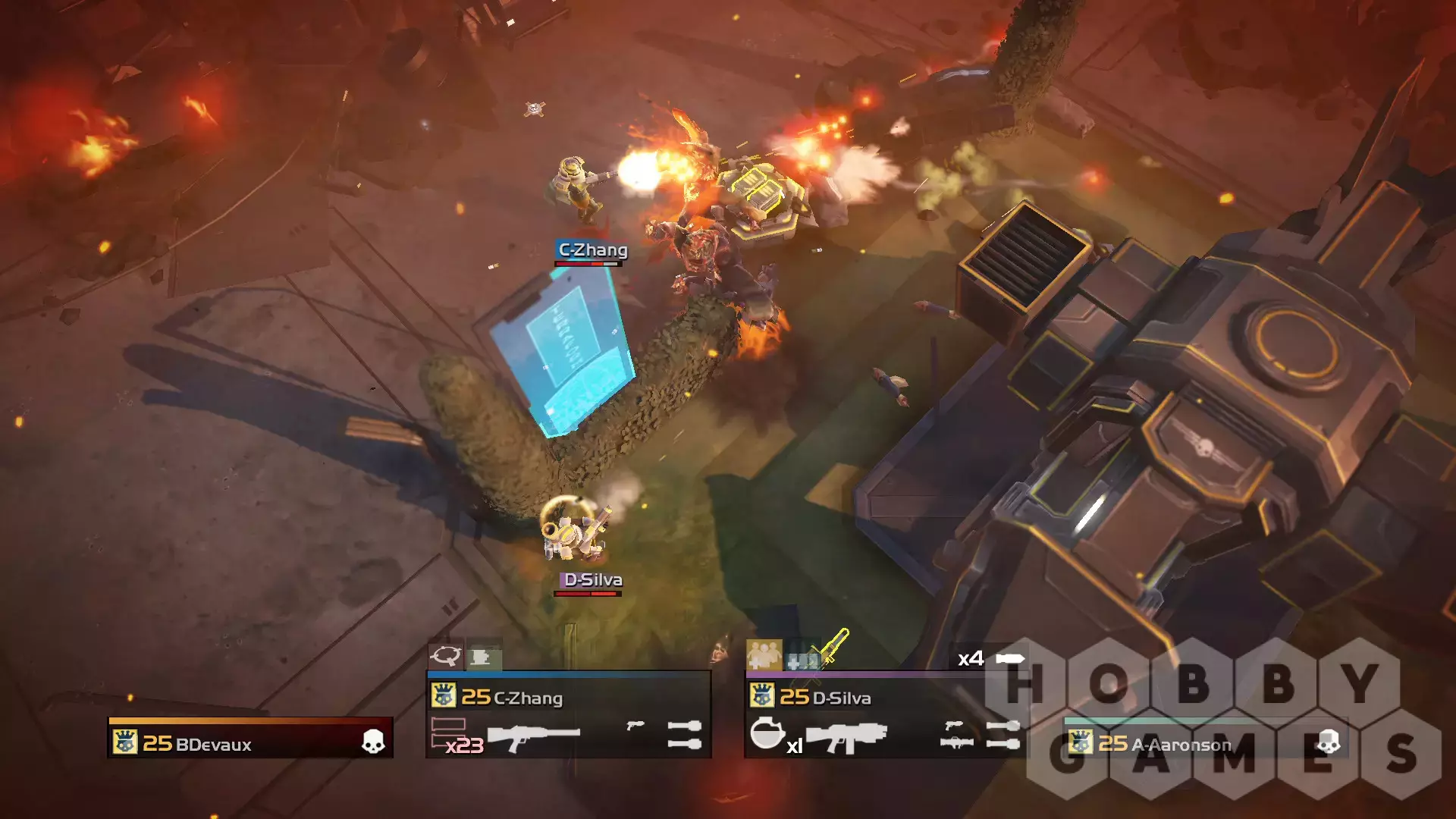Activate the reinforce stratagem icon above D-Silva
The height and width of the screenshot is (819, 1456).
764,654
